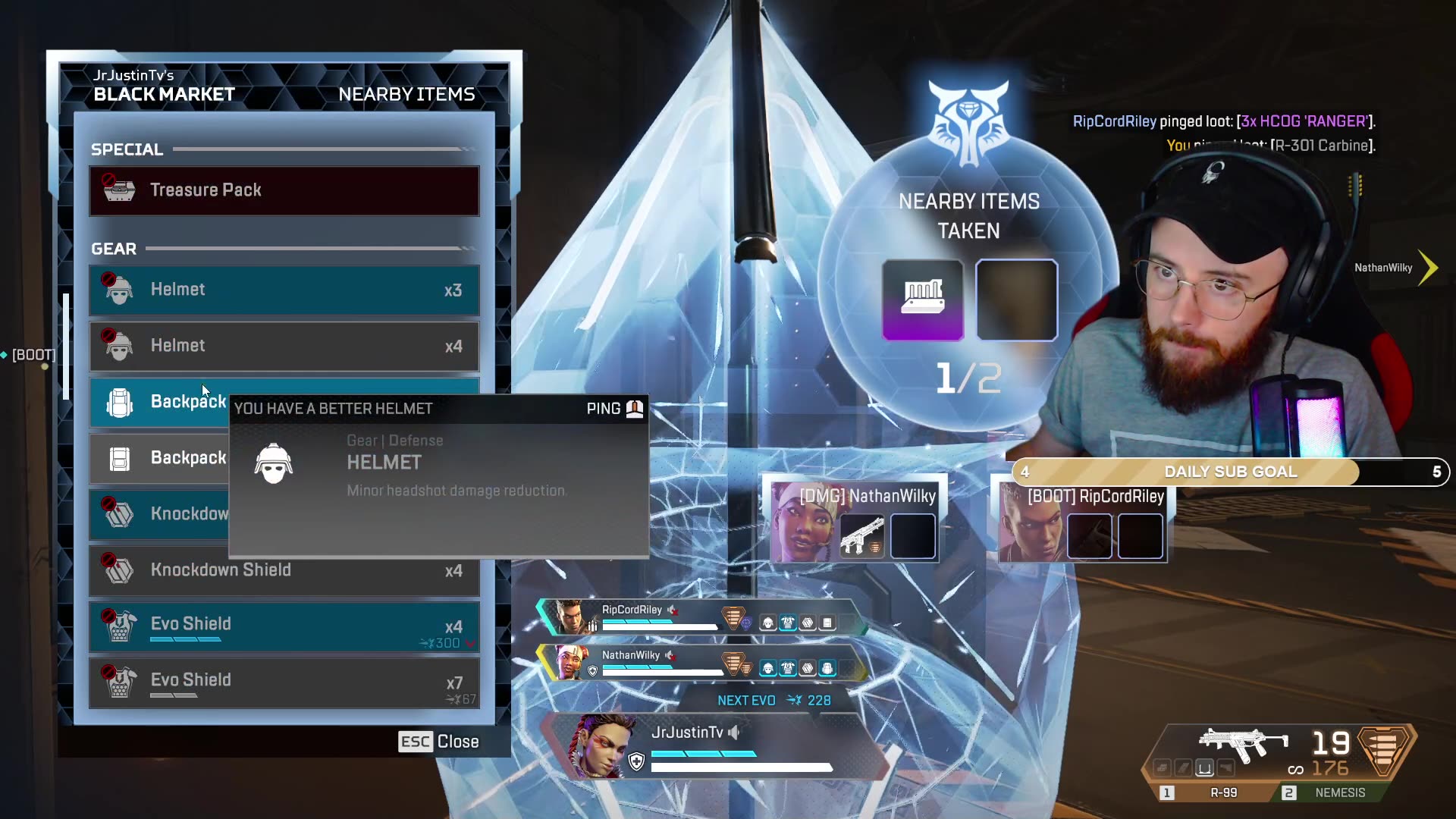Image resolution: width=1456 pixels, height=819 pixels.
Task: Select the Backpack gear icon
Action: 118,402
